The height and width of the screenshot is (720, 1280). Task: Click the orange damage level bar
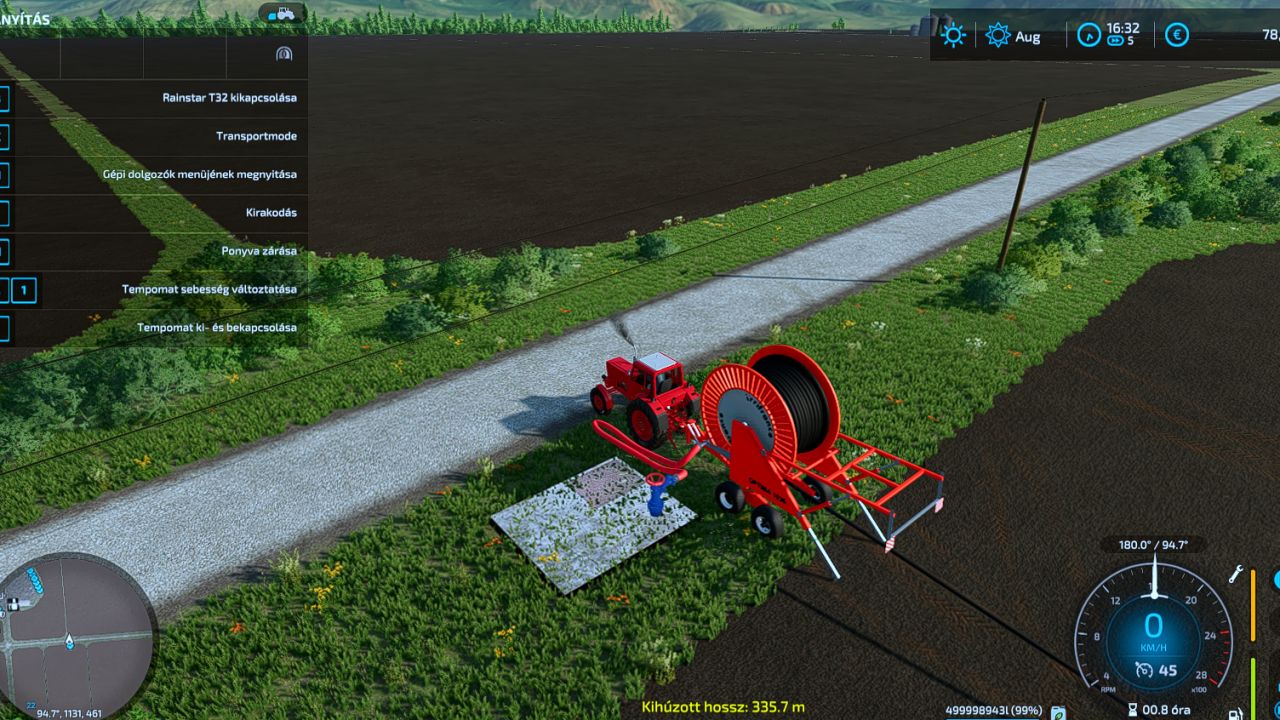click(1253, 604)
